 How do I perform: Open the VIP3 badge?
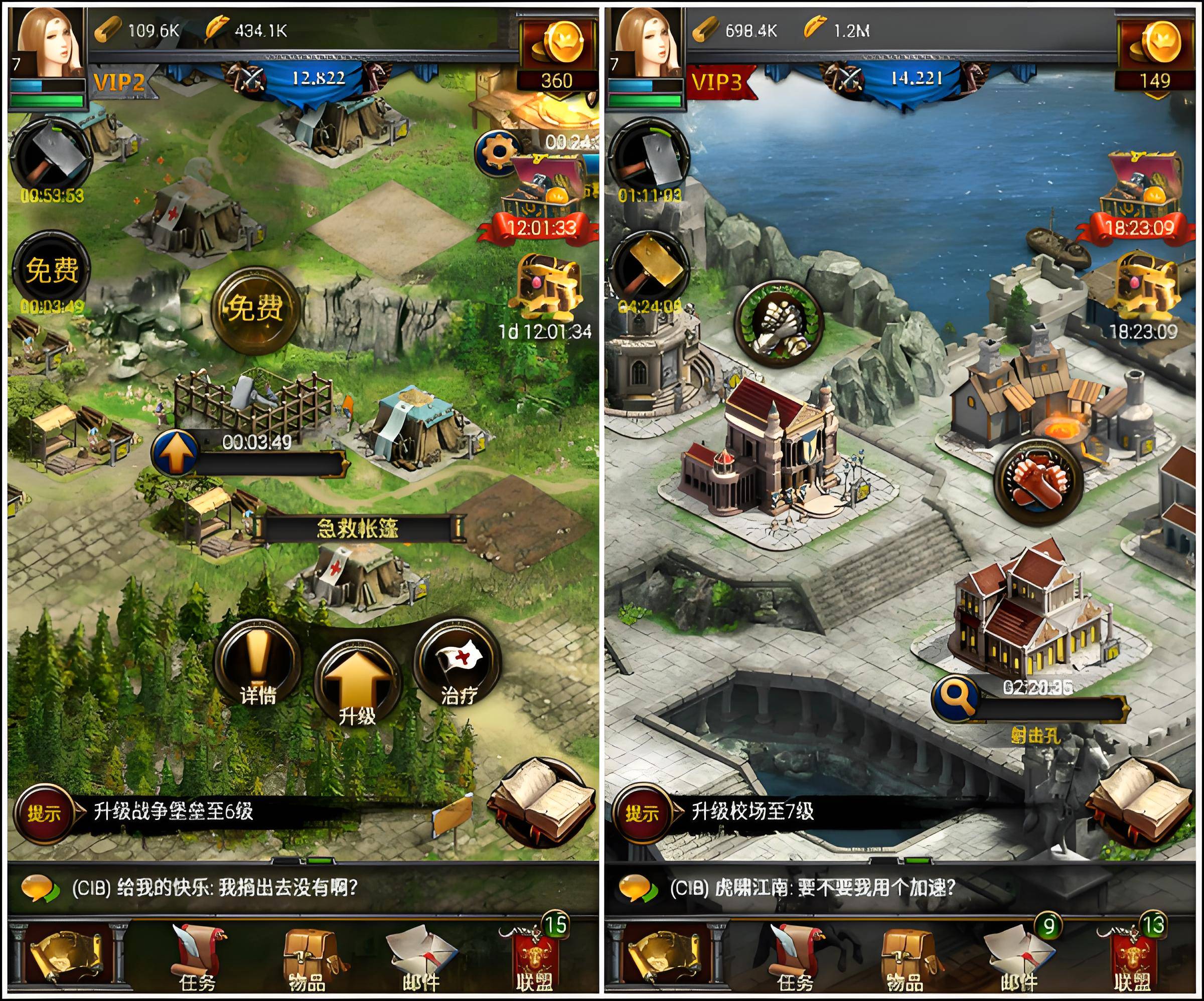[x=717, y=83]
